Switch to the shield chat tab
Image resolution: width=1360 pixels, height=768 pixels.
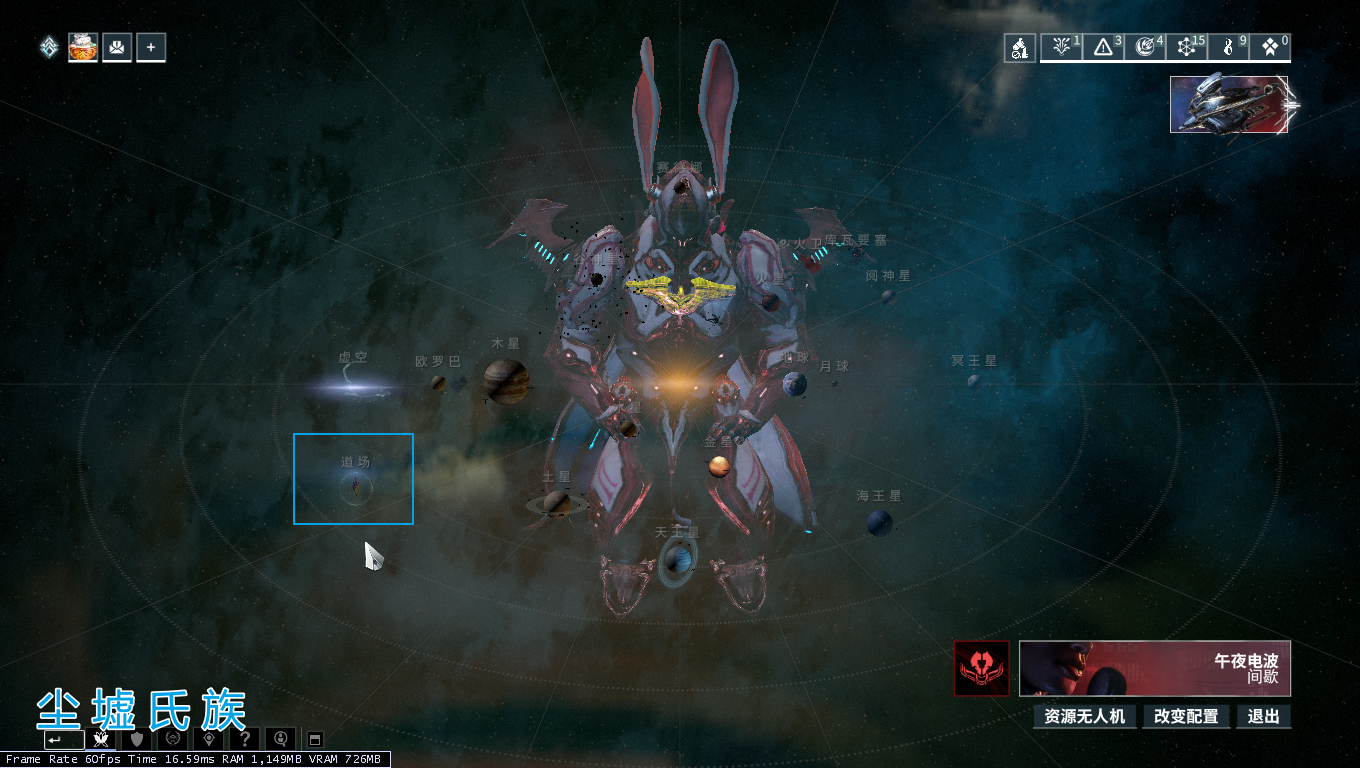tap(137, 739)
